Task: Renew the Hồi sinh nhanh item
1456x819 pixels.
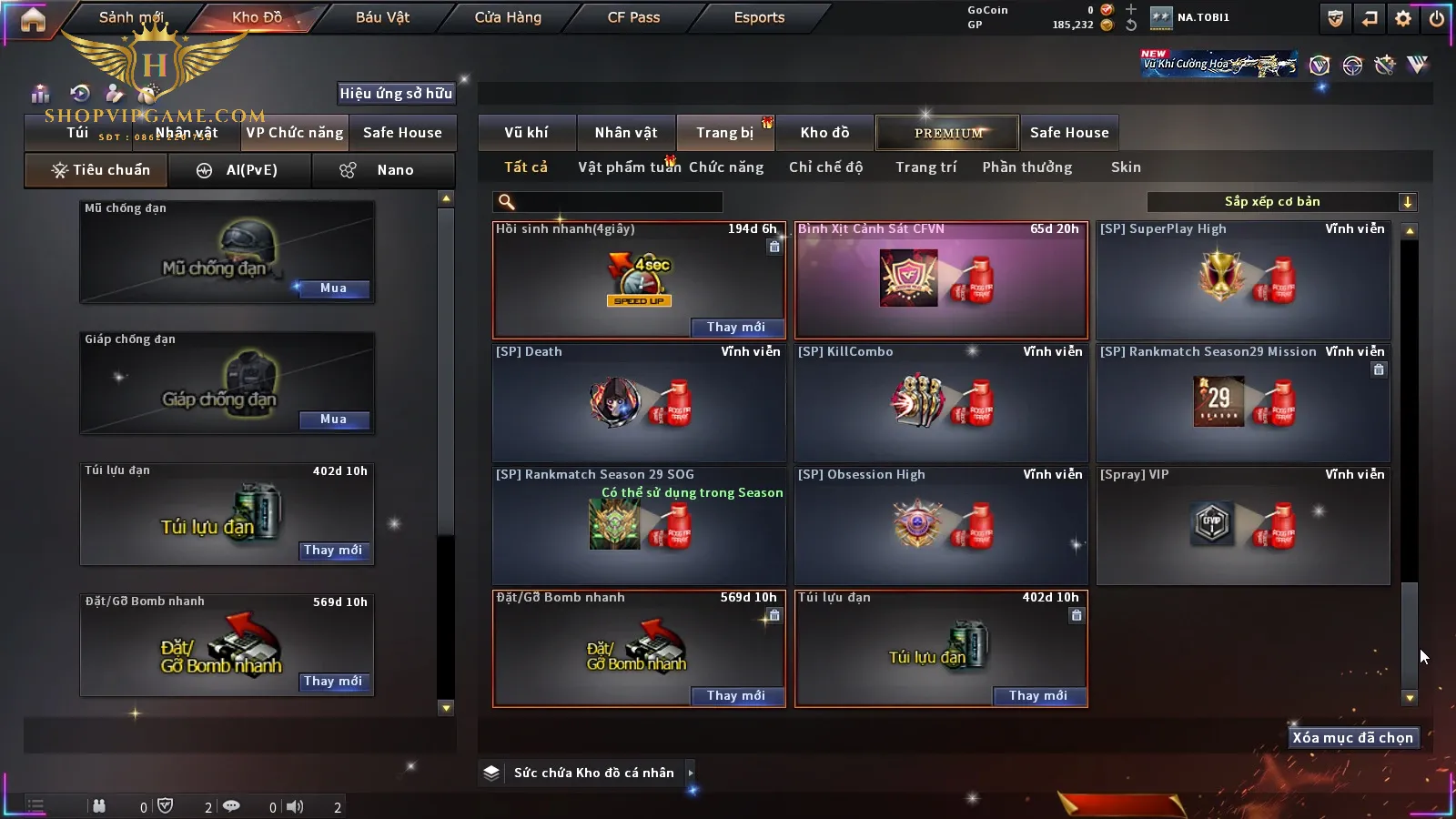Action: tap(735, 328)
